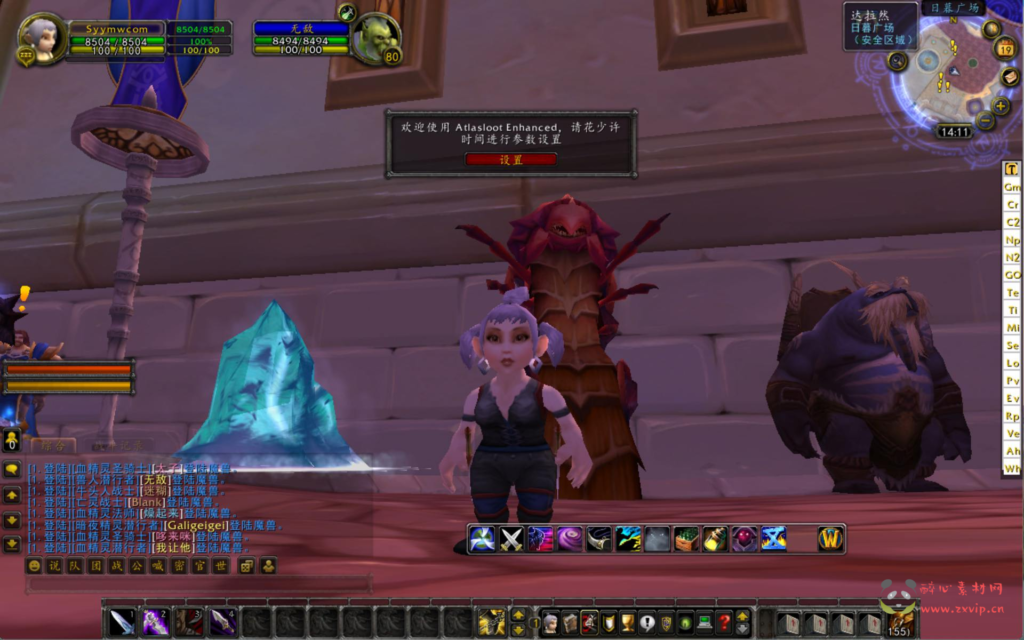Select the Syymwcom player portrait
1024x640 pixels.
tap(43, 38)
